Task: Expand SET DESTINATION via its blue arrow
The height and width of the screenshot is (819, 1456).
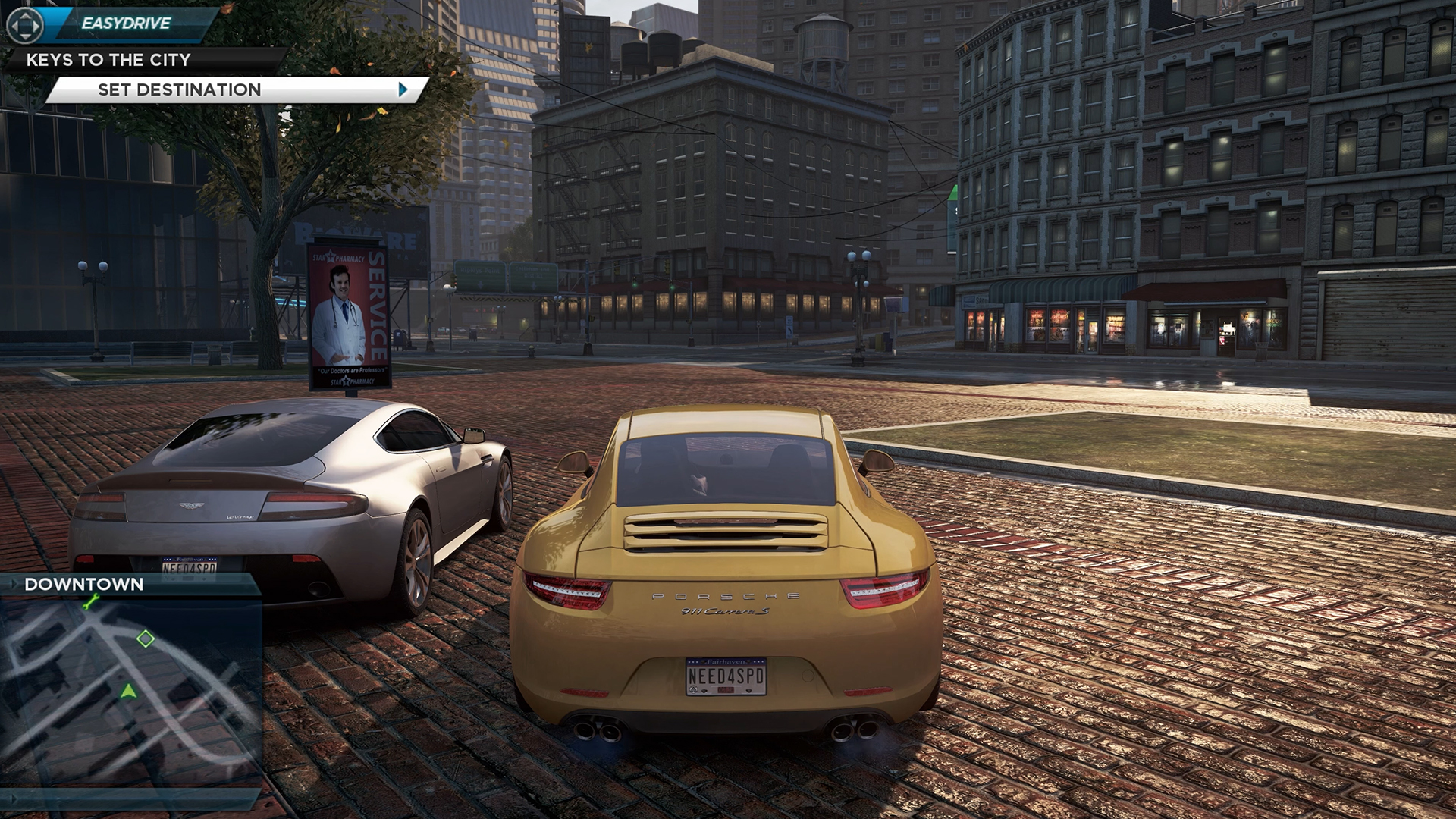Action: point(403,89)
